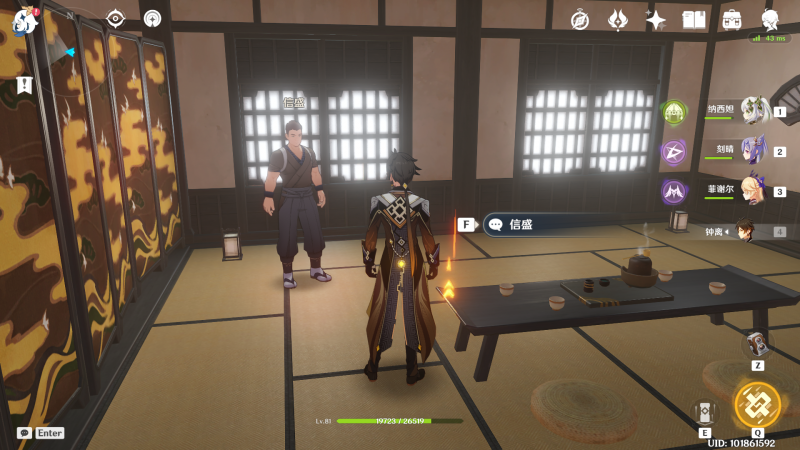Open the chat box
Screen dimensions: 800x450
[24, 433]
